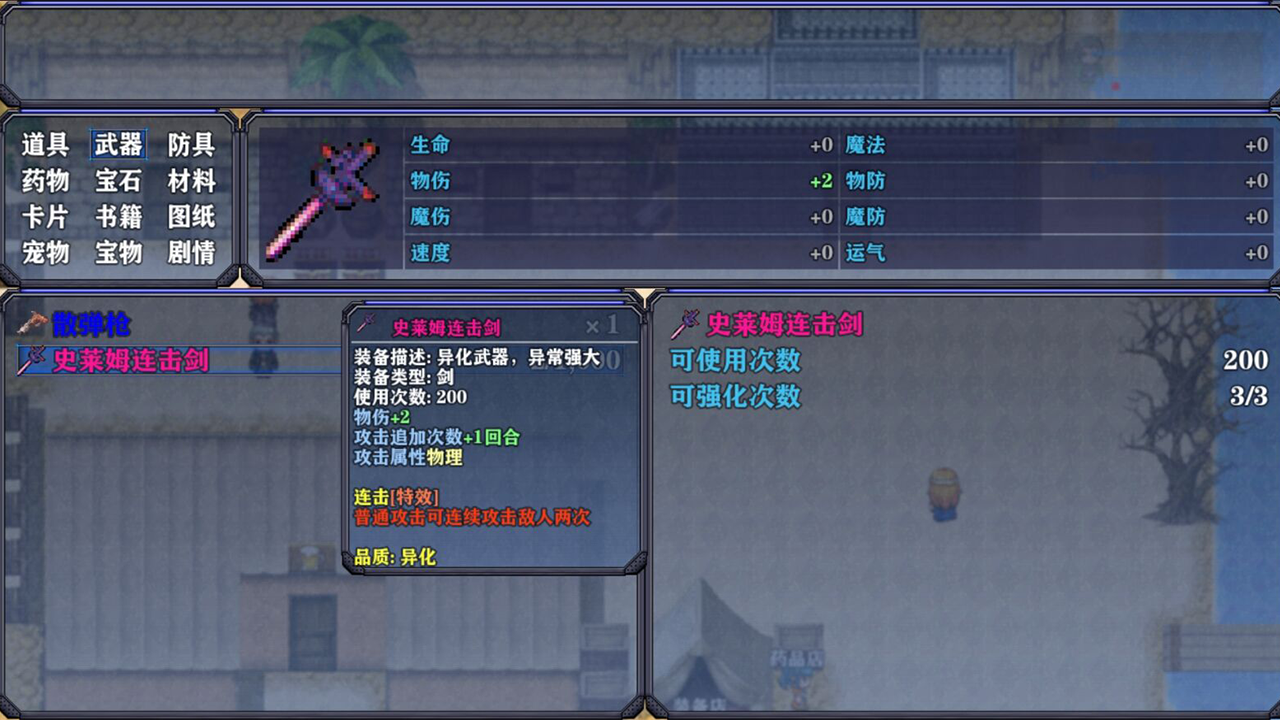This screenshot has width=1280, height=720.
Task: Select the 宠物 pets category
Action: (x=45, y=253)
